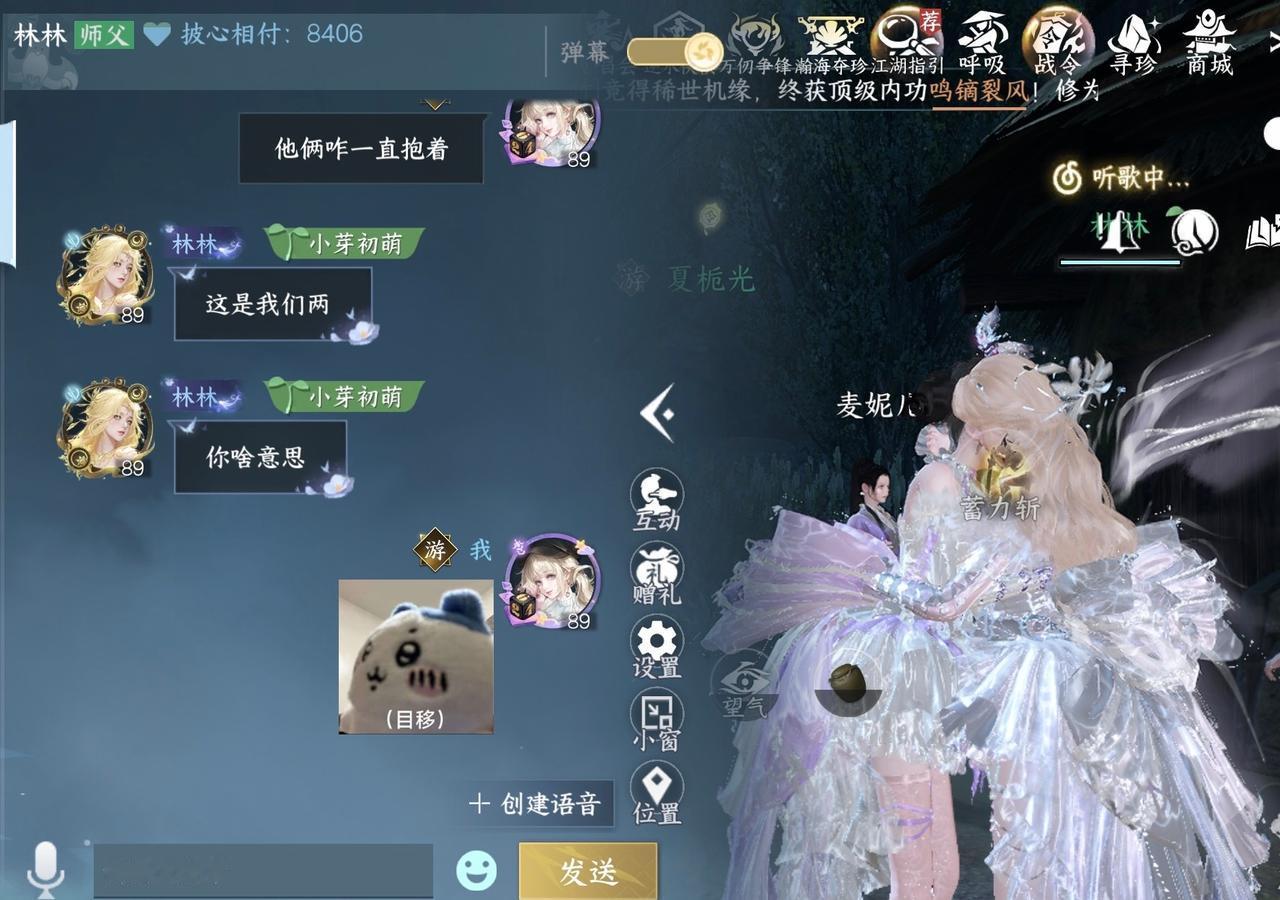Image resolution: width=1280 pixels, height=900 pixels.
Task: Collapse older messages with the top chevron
Action: 432,102
